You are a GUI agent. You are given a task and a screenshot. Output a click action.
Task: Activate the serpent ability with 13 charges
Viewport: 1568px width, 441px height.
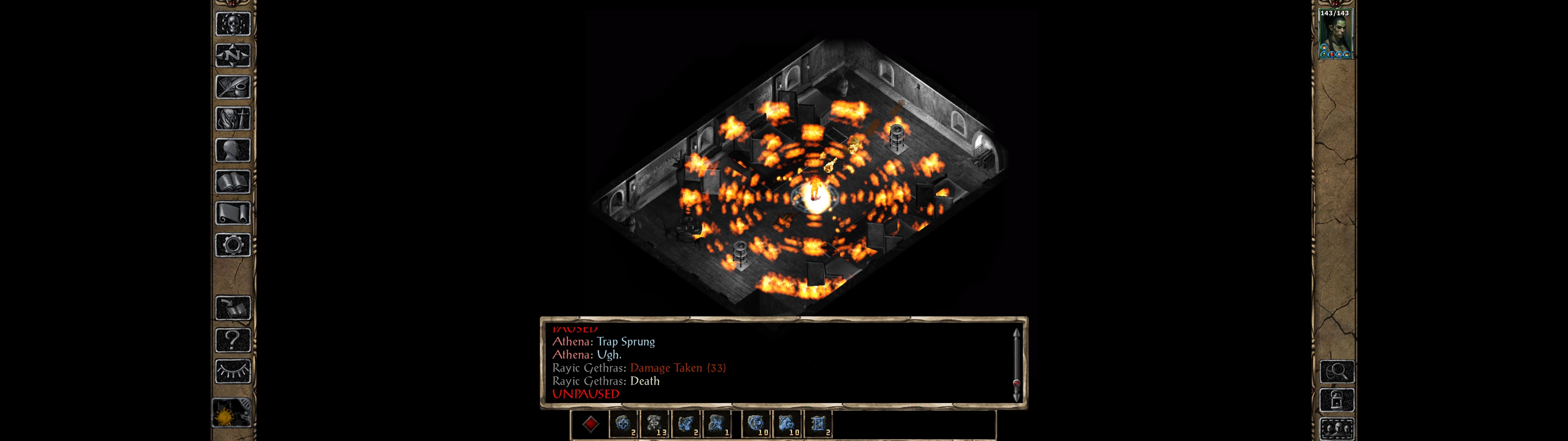coord(655,424)
